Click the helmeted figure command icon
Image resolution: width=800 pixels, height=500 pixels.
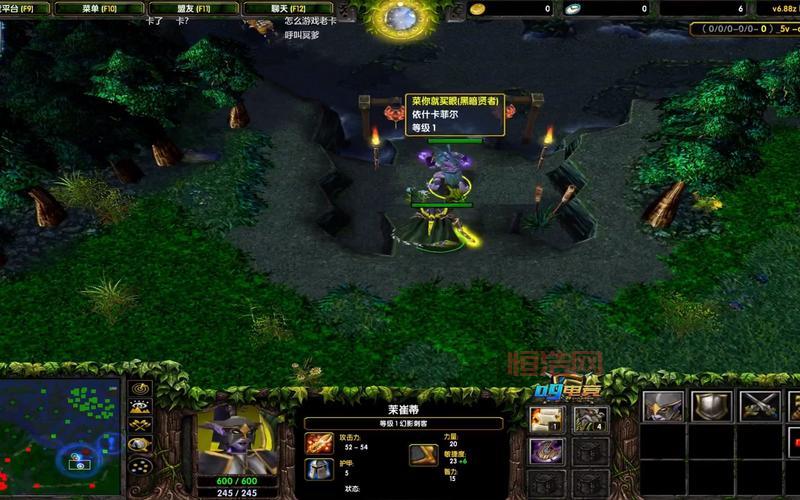click(663, 406)
